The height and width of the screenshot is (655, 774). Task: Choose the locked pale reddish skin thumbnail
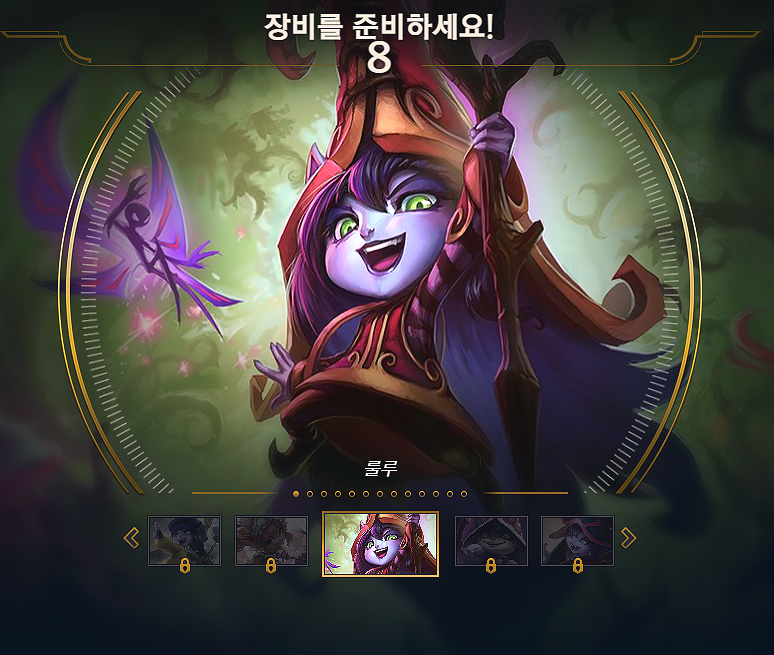point(271,541)
